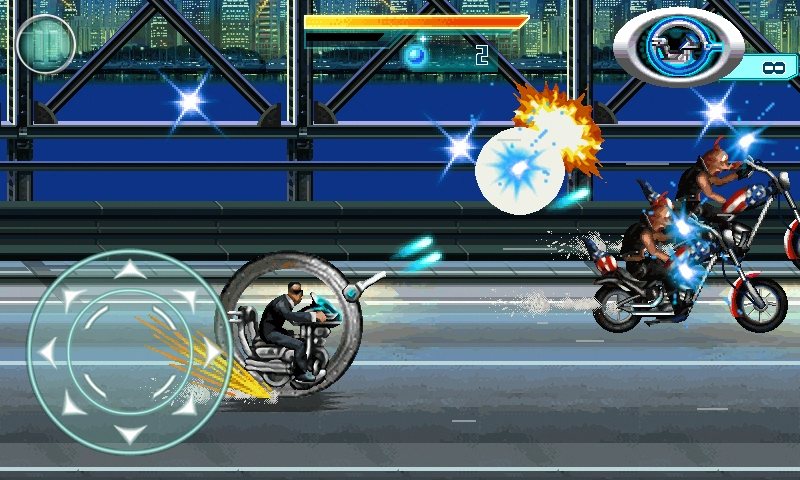Tap the up arrow on the directional pad

coord(129,270)
